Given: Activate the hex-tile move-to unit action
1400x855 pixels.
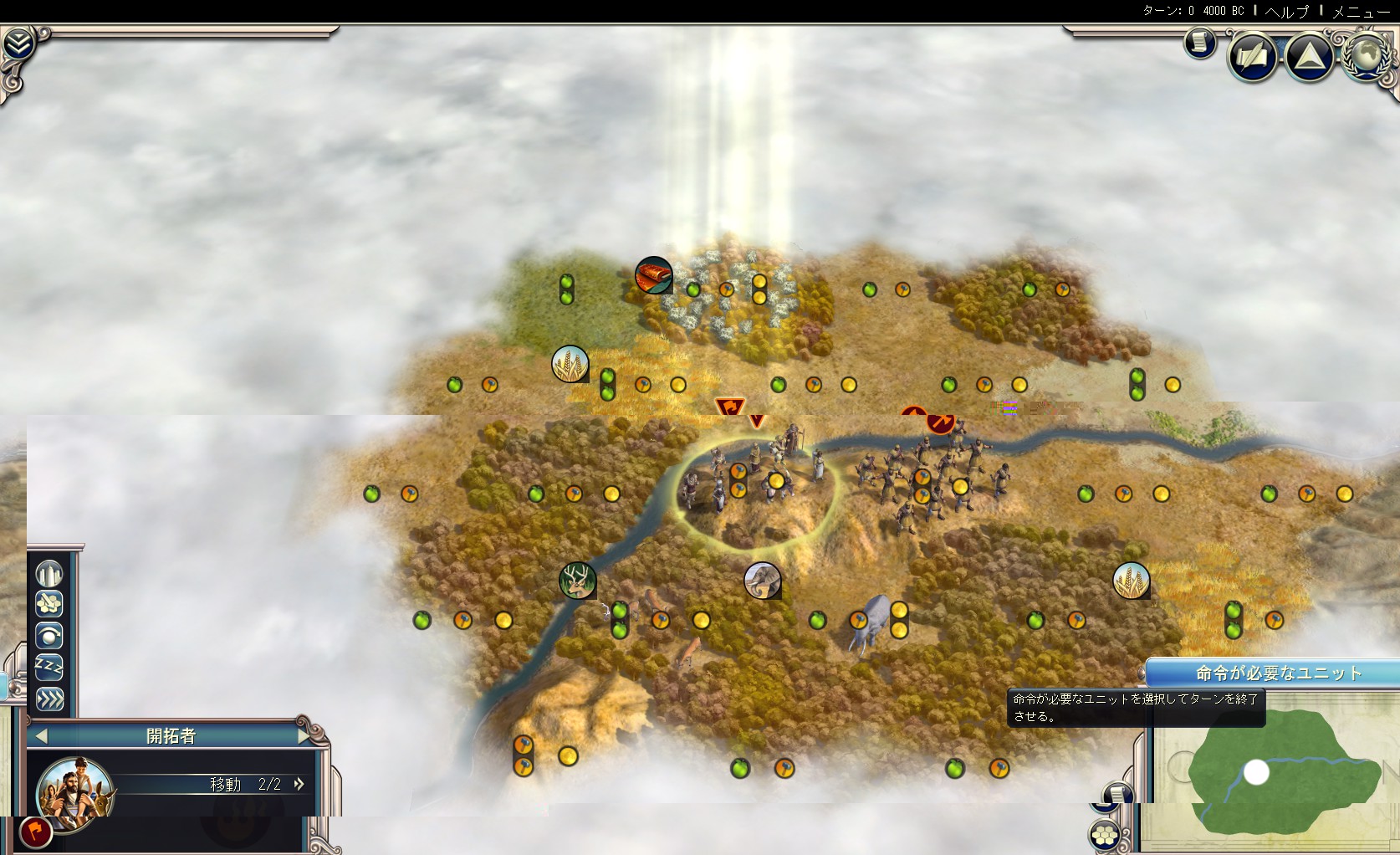Looking at the screenshot, I should pos(49,604).
